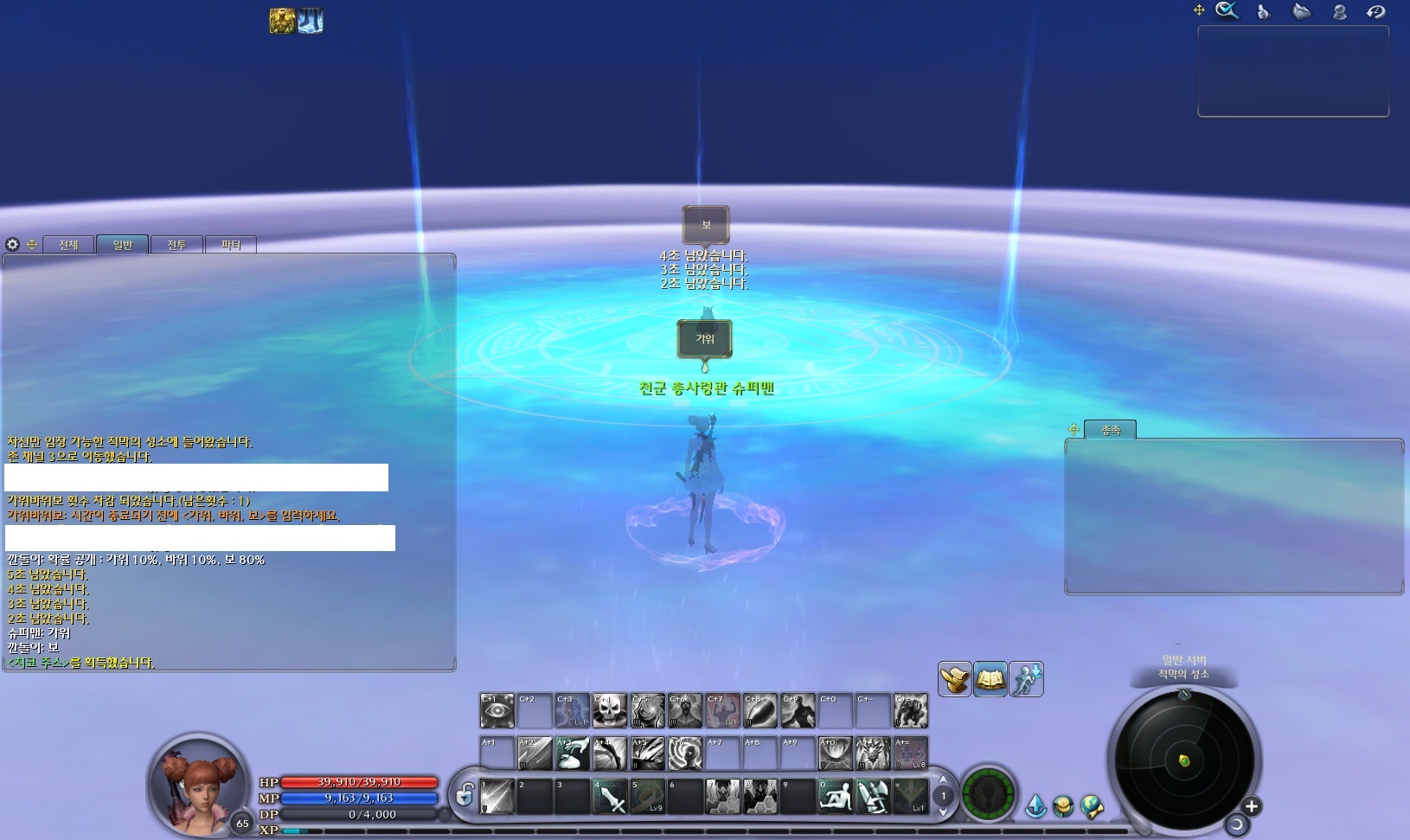The height and width of the screenshot is (840, 1410).
Task: Click the clock rewind icon at far top right
Action: [1375, 11]
